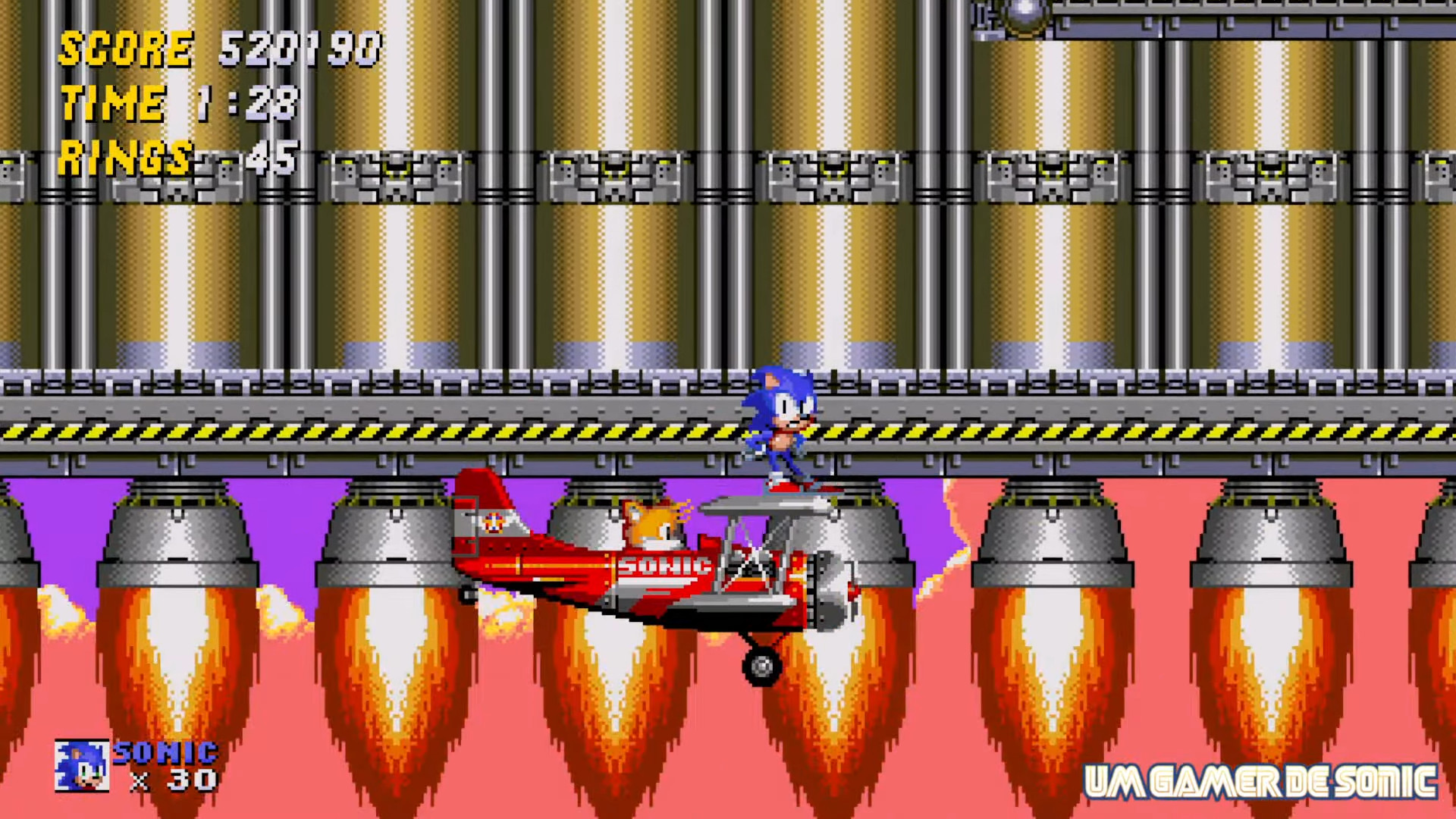Click the SCORE label in the HUD
1456x819 pixels.
pyautogui.click(x=125, y=49)
